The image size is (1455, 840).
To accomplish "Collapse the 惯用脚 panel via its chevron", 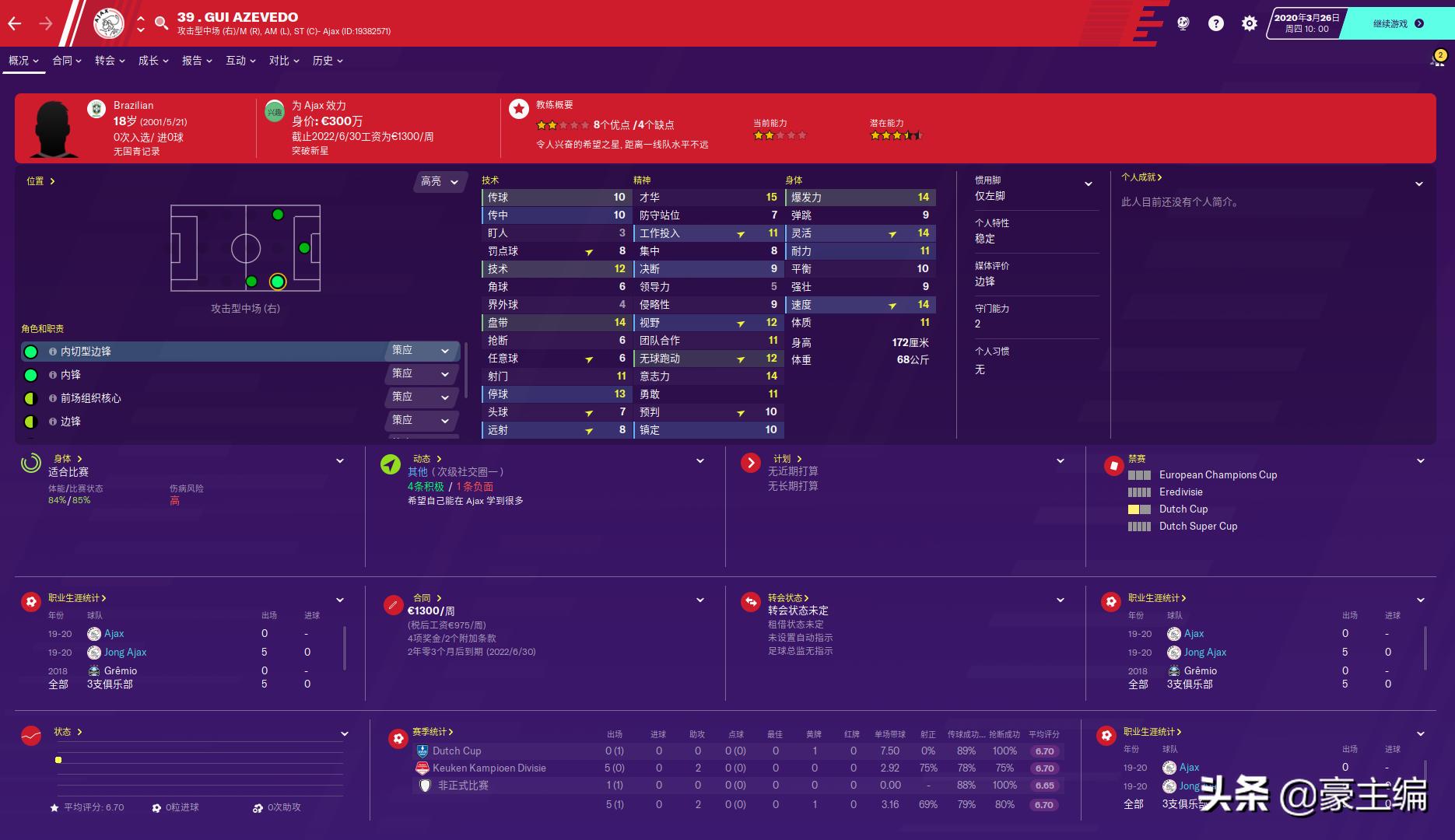I will click(1089, 184).
